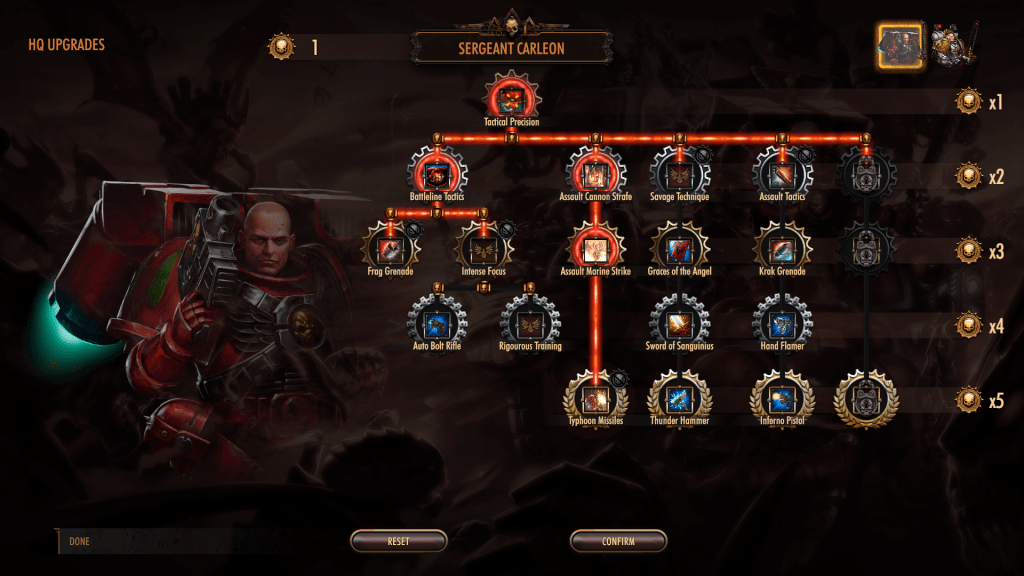This screenshot has height=576, width=1024.
Task: Choose the Assault Marine Strike upgrade
Action: point(595,247)
